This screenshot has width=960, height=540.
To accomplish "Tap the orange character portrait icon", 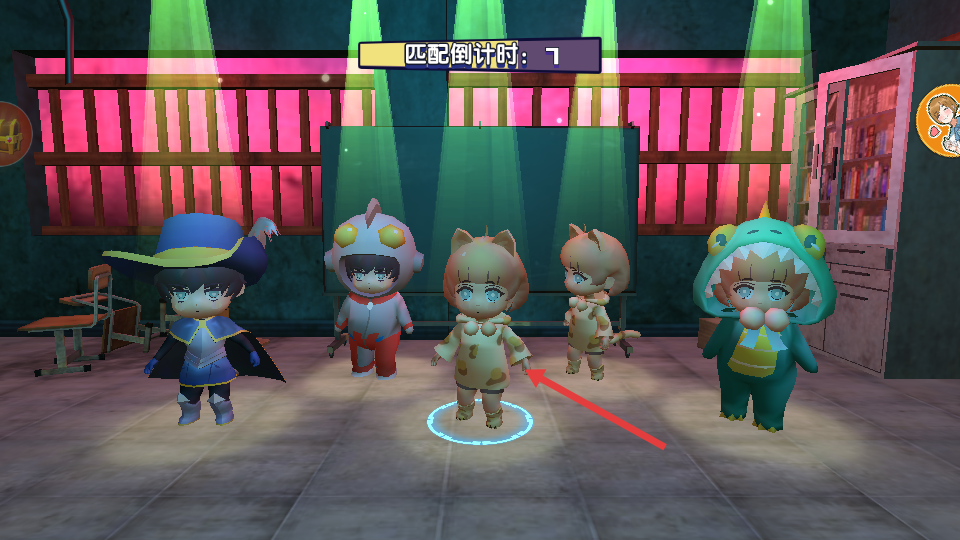I will pos(942,121).
